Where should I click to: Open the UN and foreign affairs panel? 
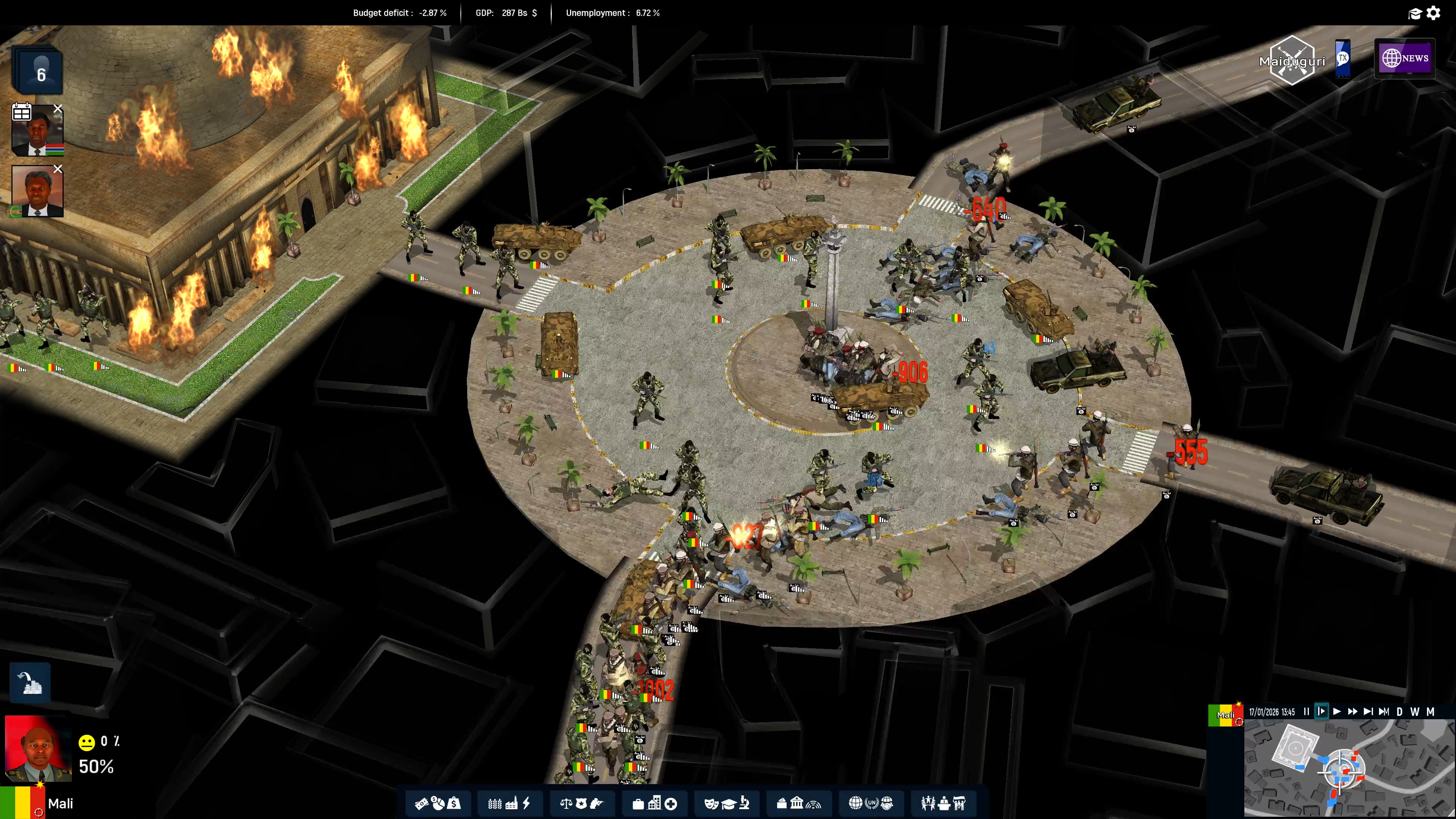click(870, 803)
